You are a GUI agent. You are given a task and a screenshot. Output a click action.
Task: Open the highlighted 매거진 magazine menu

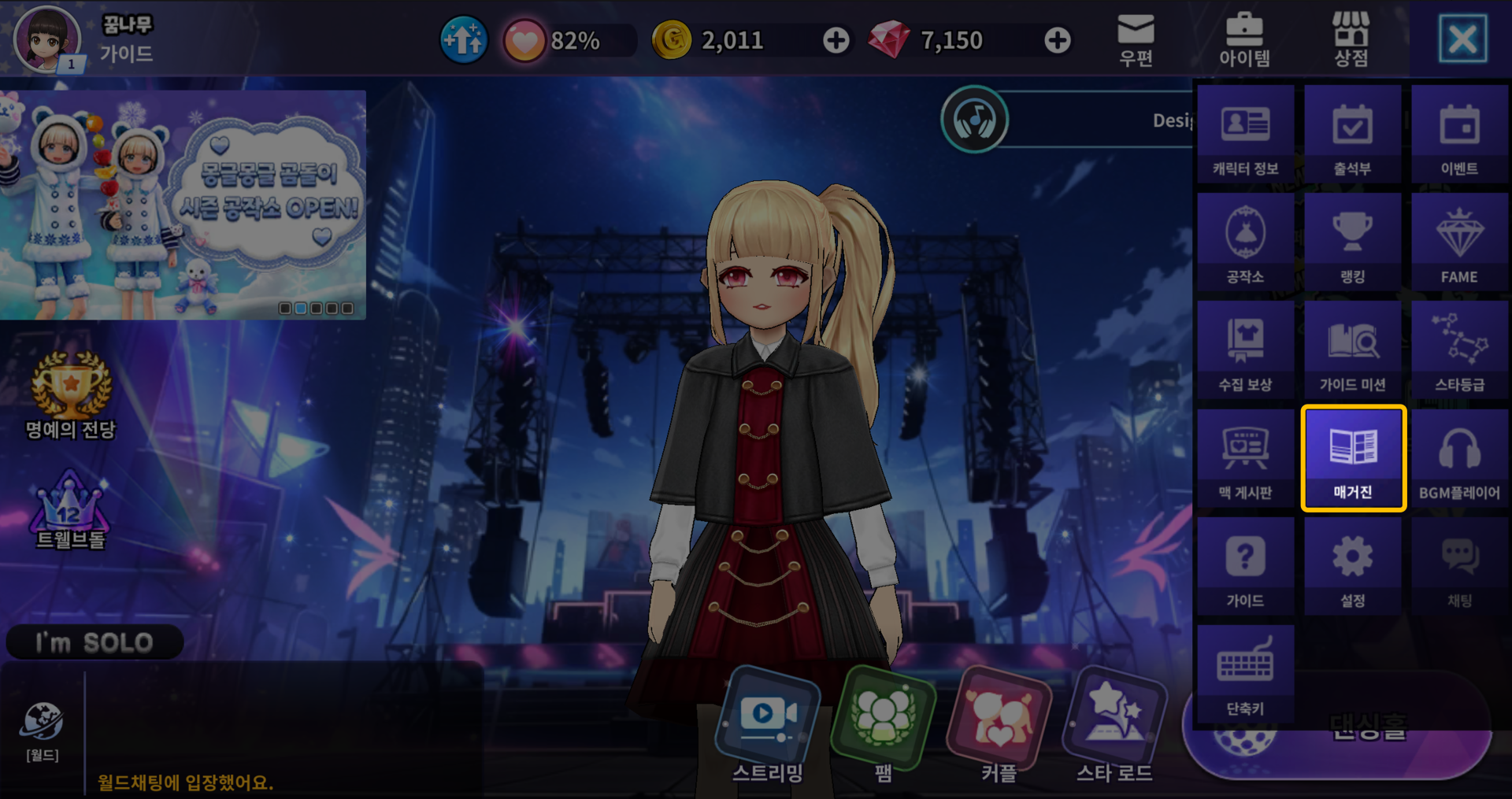(1353, 458)
